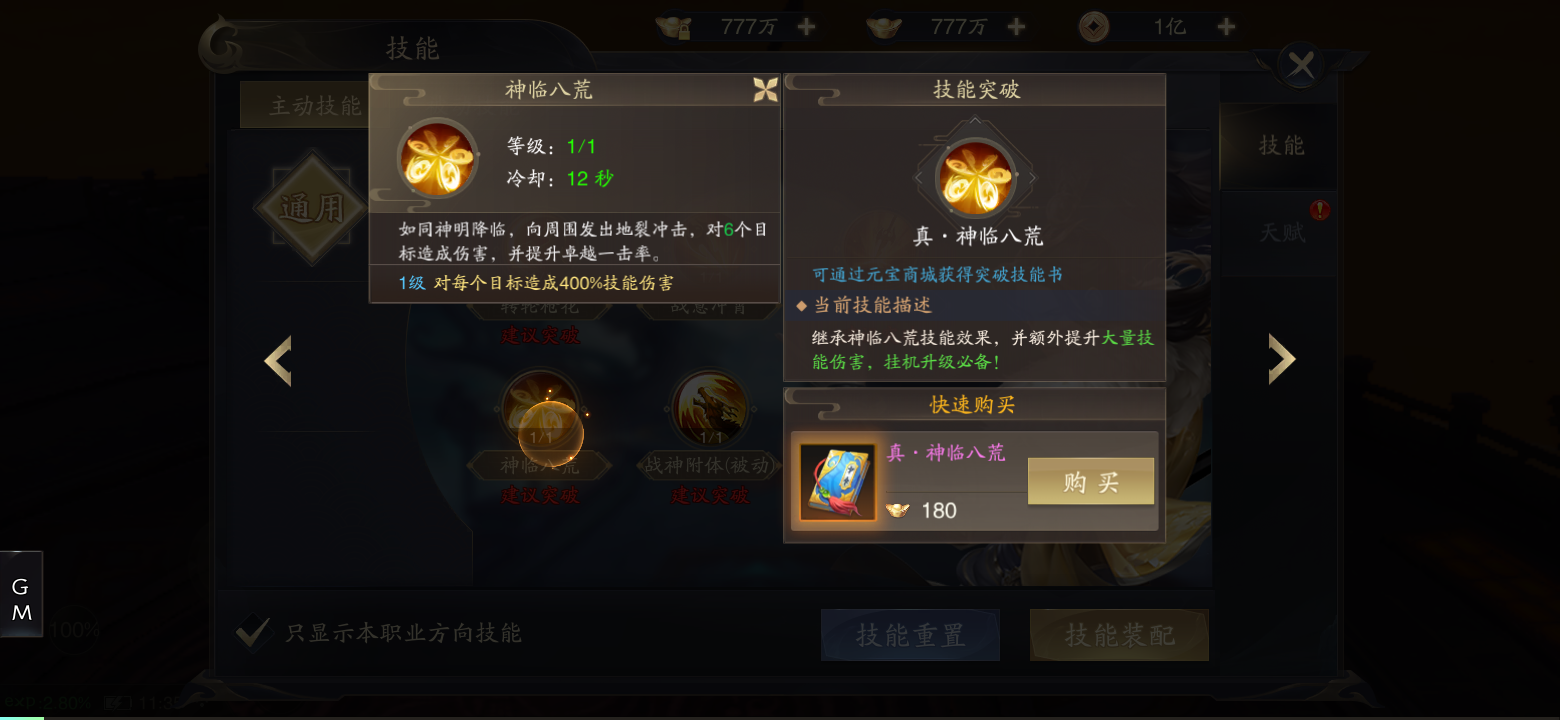Screen dimensions: 1560x720
Task: Click the locked gold ingot currency icon
Action: tap(674, 25)
